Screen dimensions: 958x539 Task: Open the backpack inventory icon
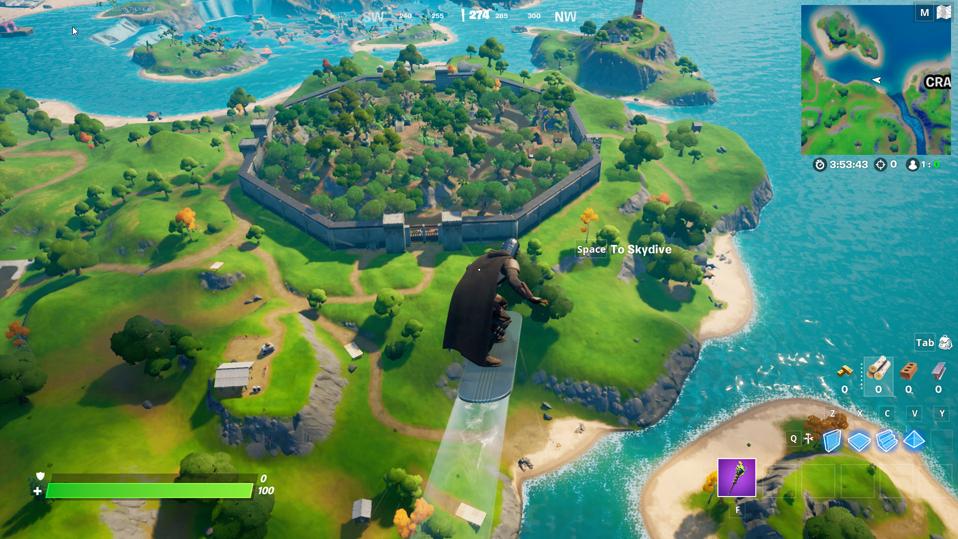click(x=944, y=343)
